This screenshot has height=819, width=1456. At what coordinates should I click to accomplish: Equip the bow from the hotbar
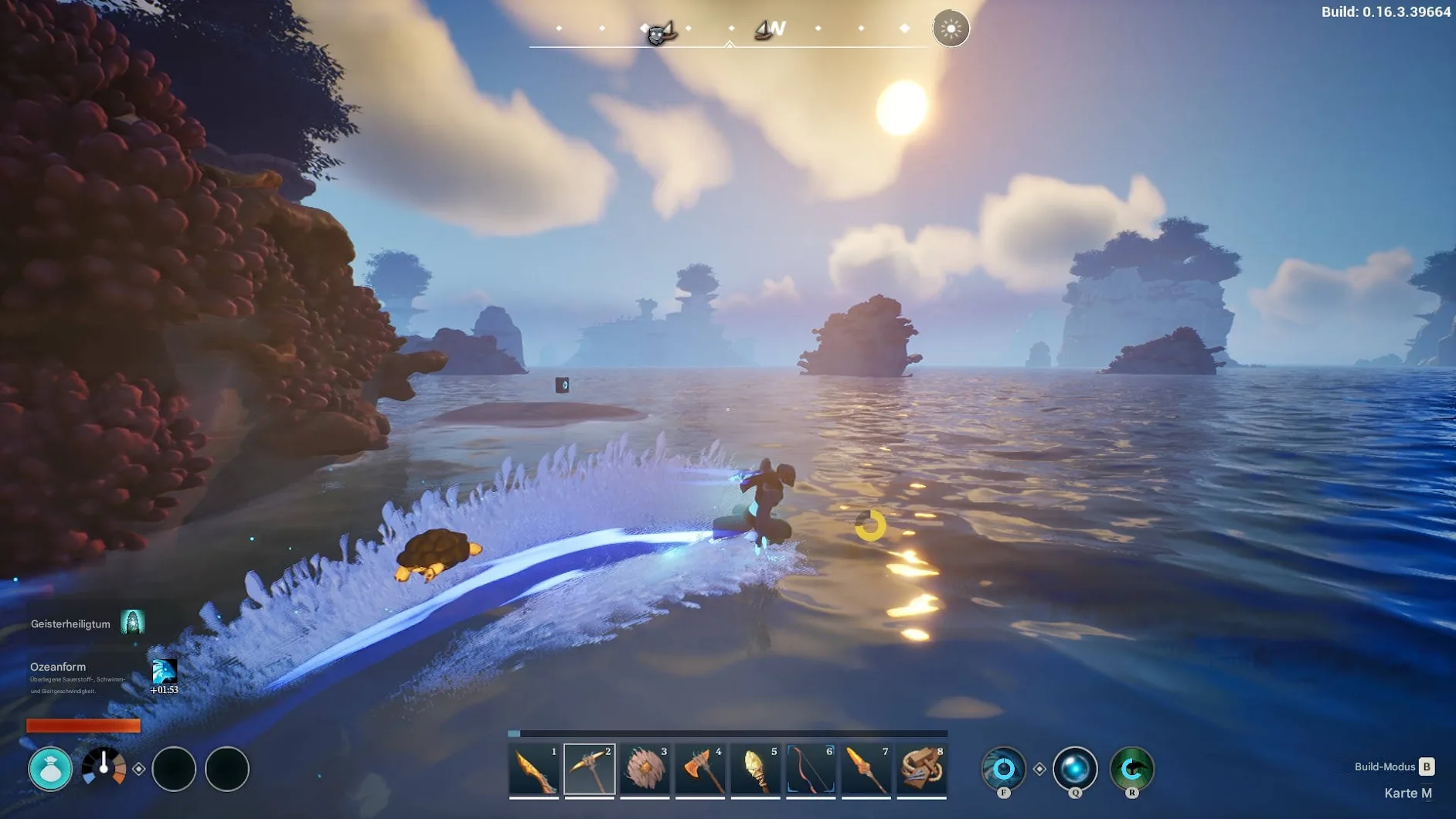pos(811,770)
